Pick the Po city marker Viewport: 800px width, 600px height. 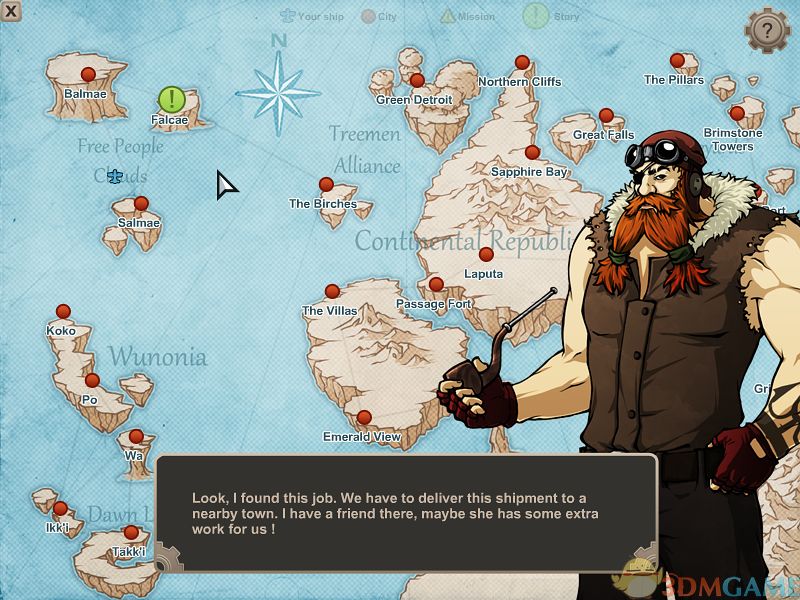[92, 381]
